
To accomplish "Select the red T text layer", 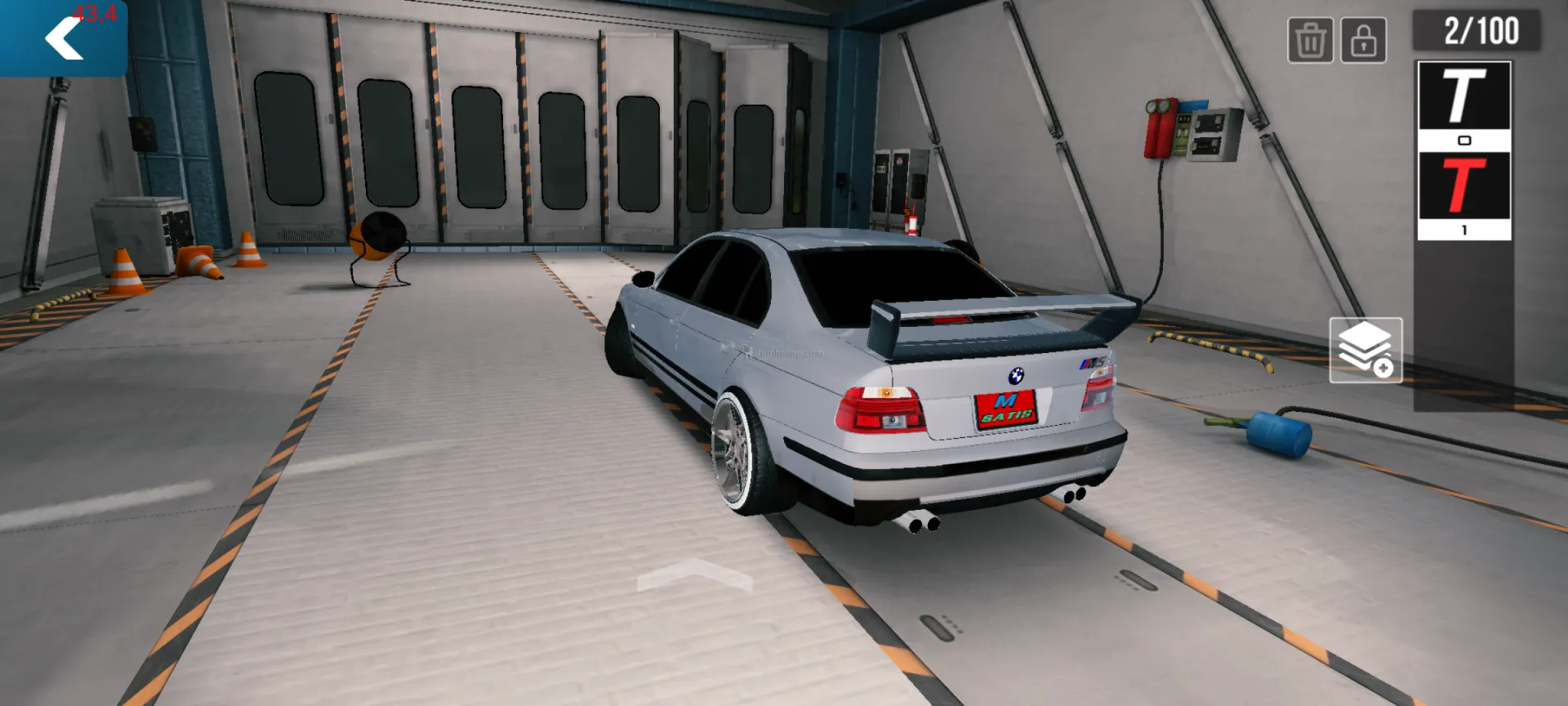I will click(x=1463, y=188).
